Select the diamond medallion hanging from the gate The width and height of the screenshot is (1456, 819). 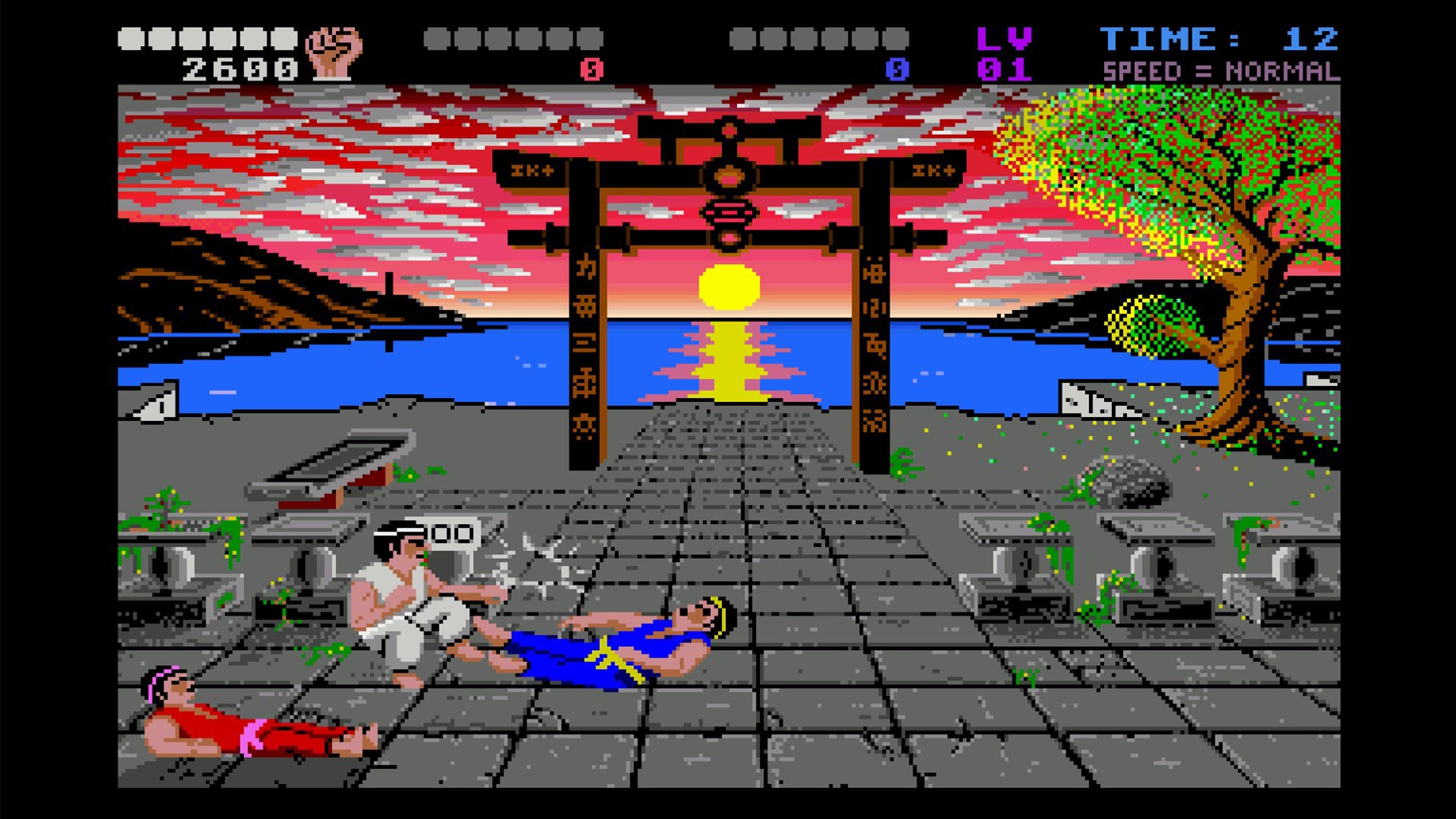click(730, 215)
